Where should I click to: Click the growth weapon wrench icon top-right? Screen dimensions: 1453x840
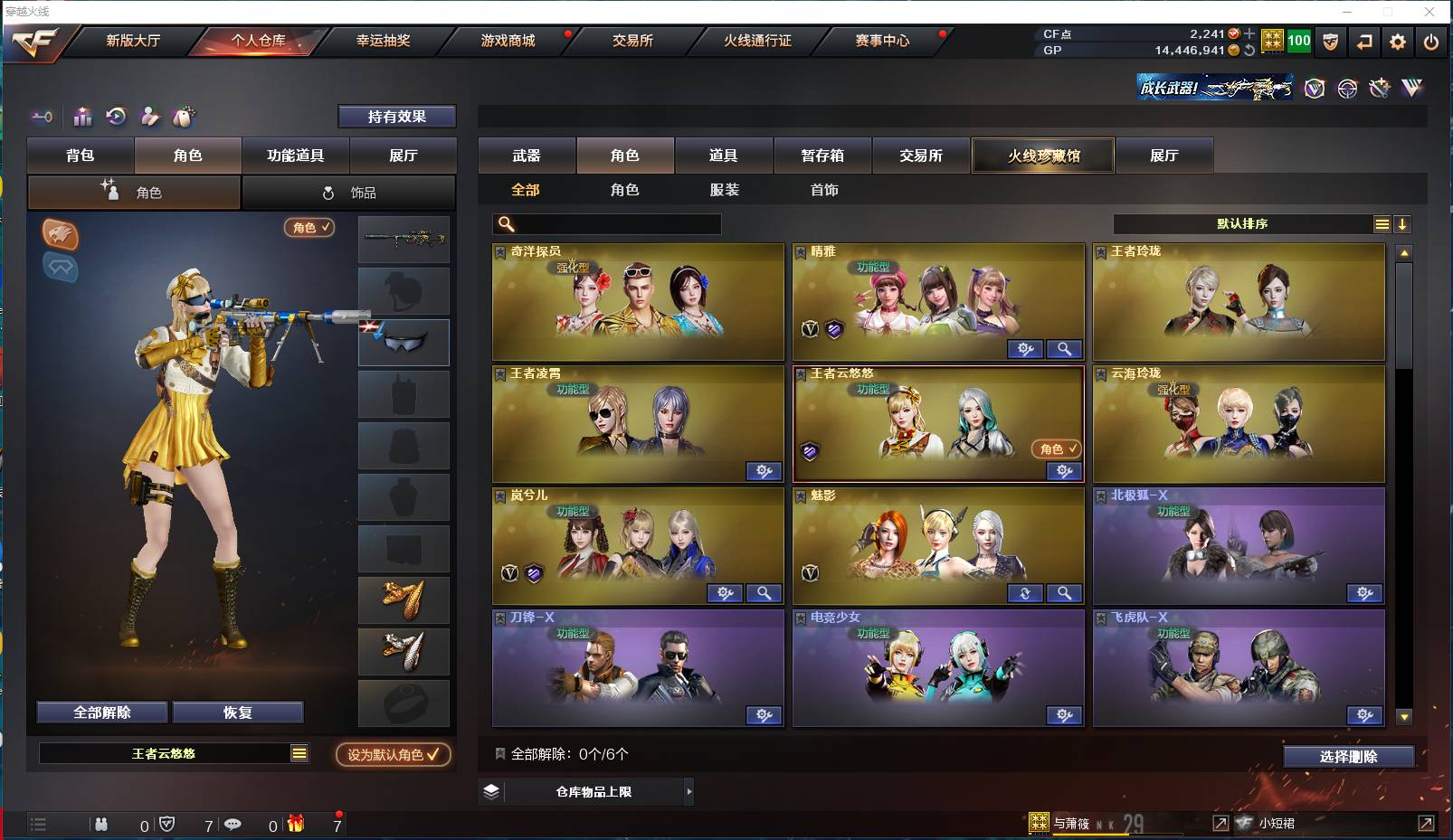(1379, 89)
